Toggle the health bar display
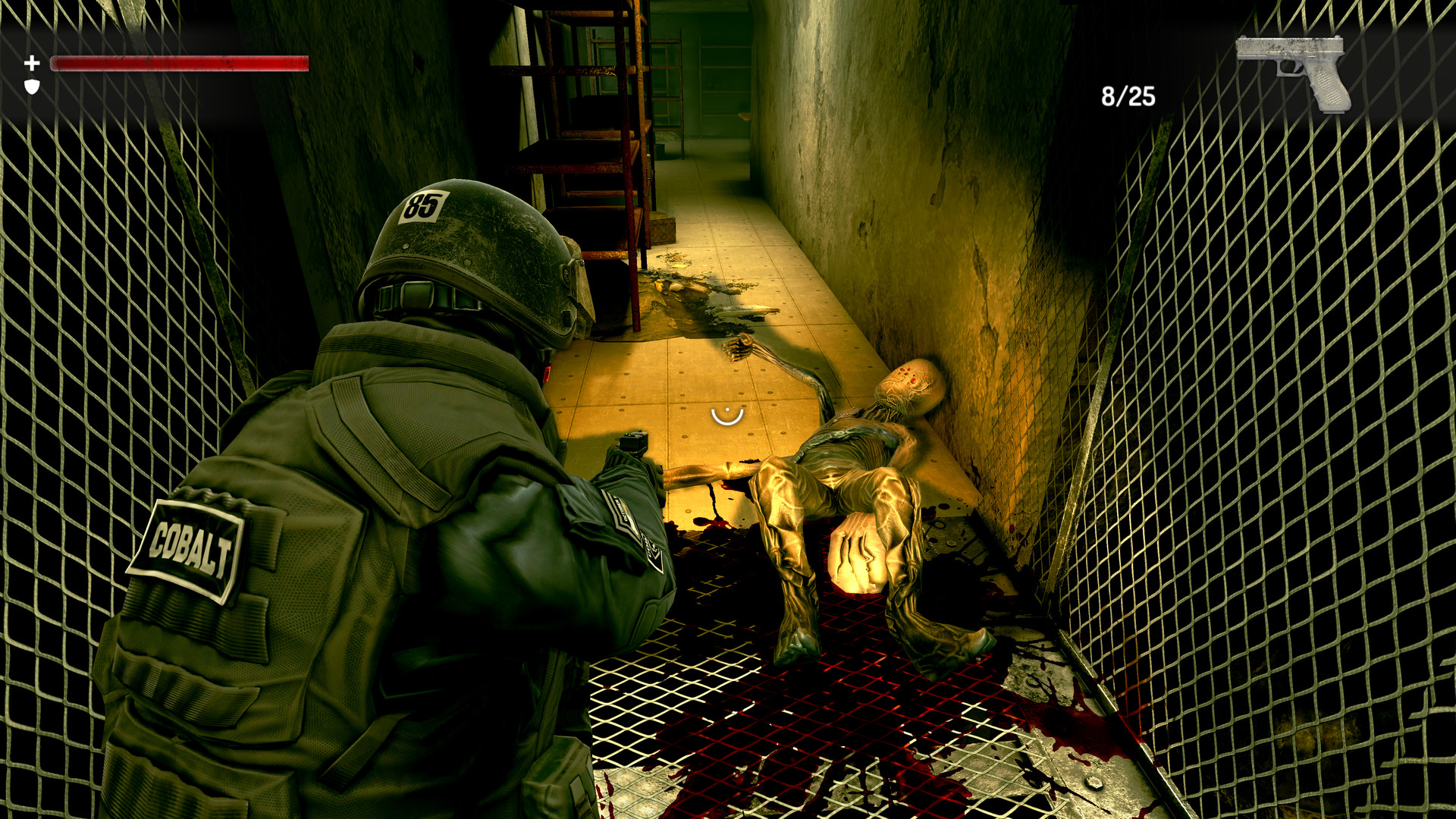This screenshot has height=819, width=1456. click(178, 62)
